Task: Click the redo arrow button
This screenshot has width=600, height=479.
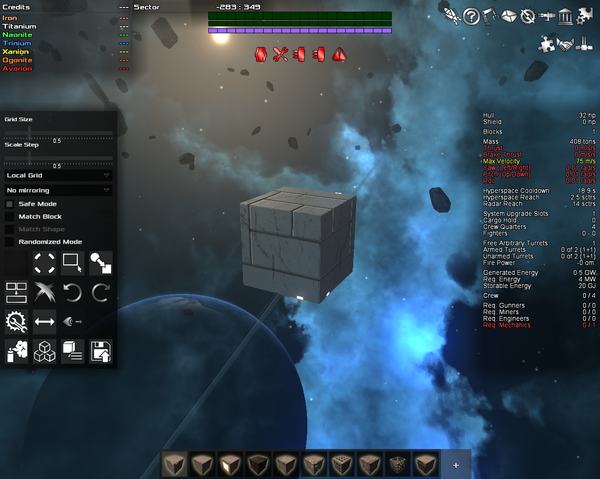Action: (100, 292)
